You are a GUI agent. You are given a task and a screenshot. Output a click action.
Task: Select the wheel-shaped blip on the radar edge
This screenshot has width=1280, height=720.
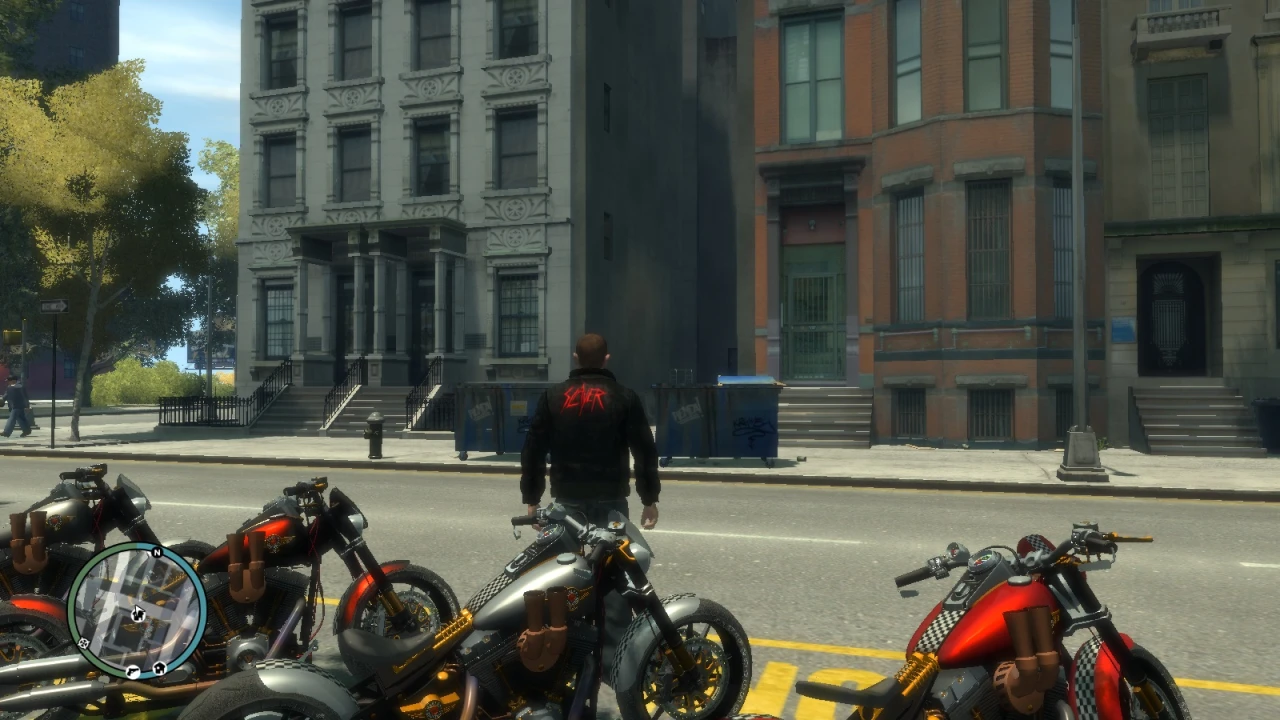click(83, 643)
